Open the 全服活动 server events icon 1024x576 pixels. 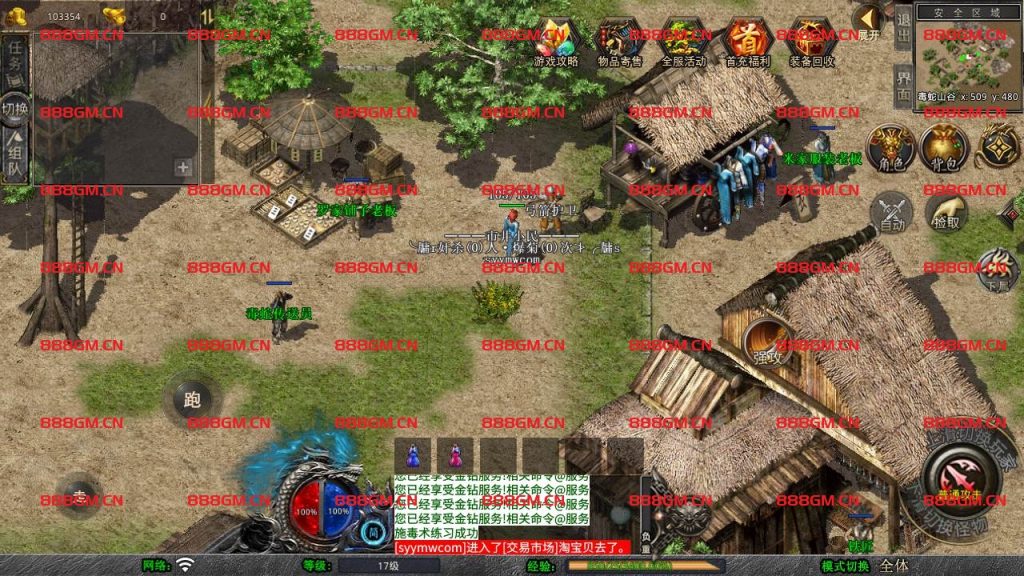[684, 40]
